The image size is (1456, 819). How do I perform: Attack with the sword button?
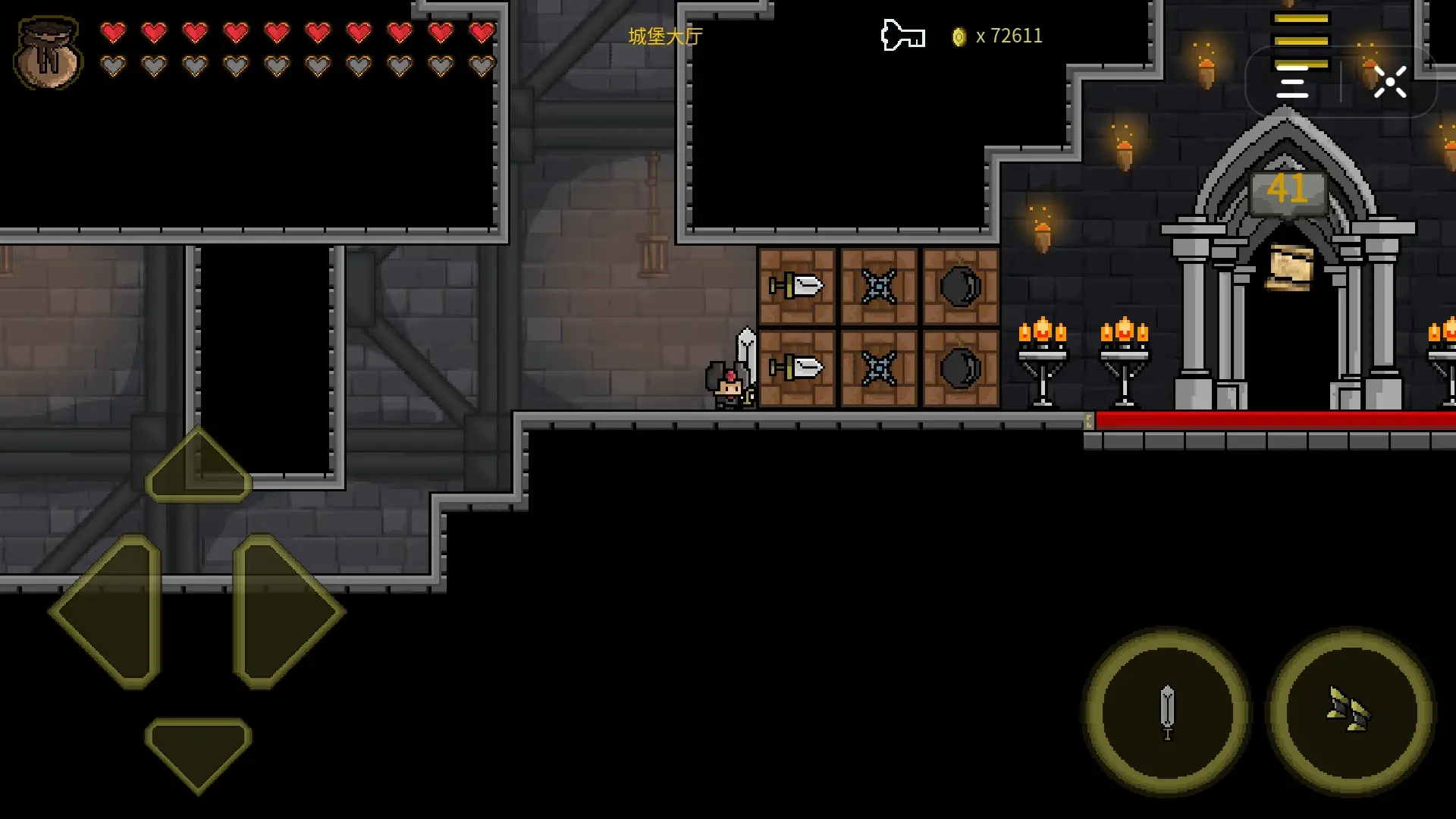point(1167,712)
